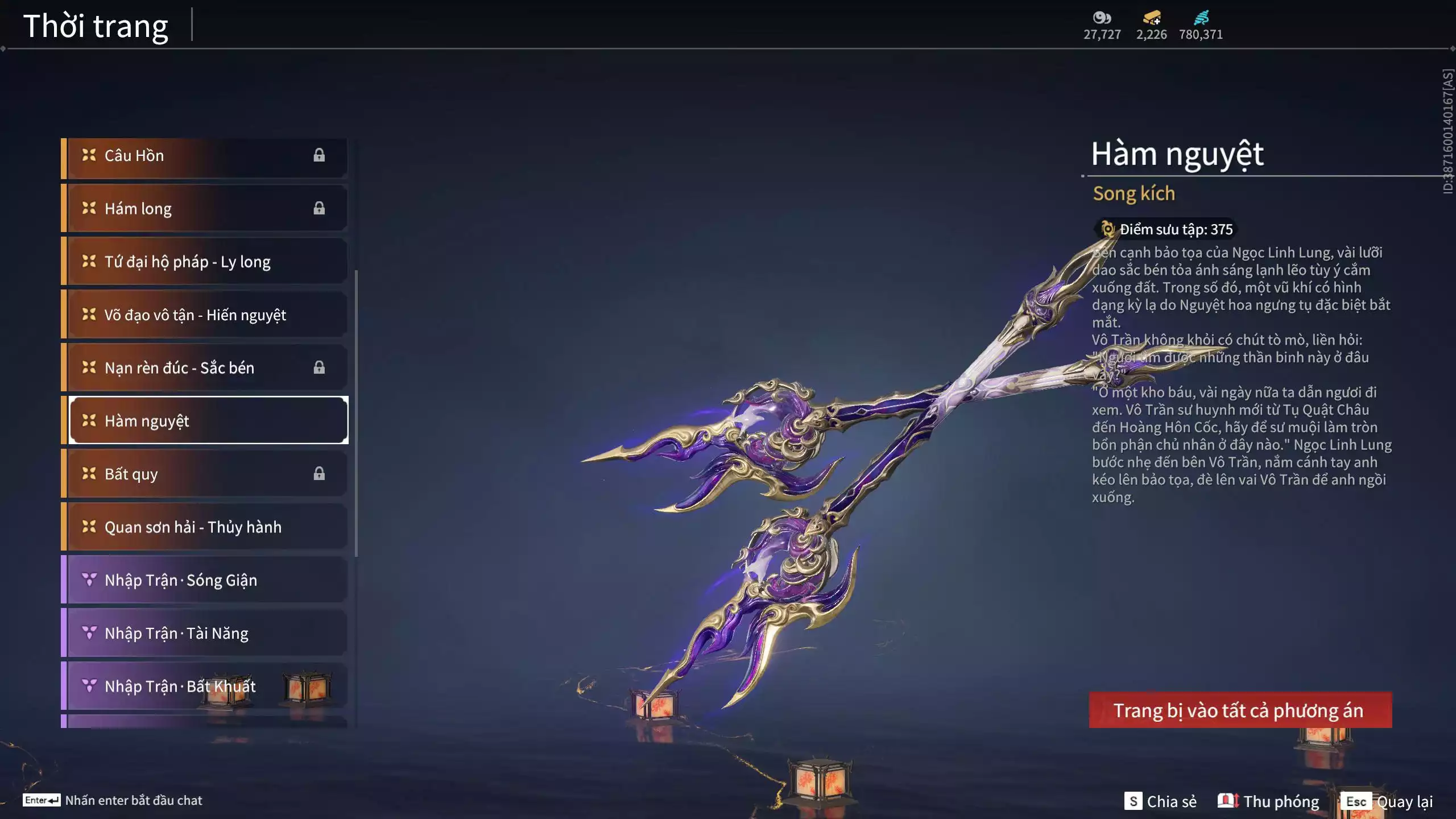Click the weapon icon beside Hàm nguyệt entry
1456x819 pixels.
pyautogui.click(x=88, y=421)
